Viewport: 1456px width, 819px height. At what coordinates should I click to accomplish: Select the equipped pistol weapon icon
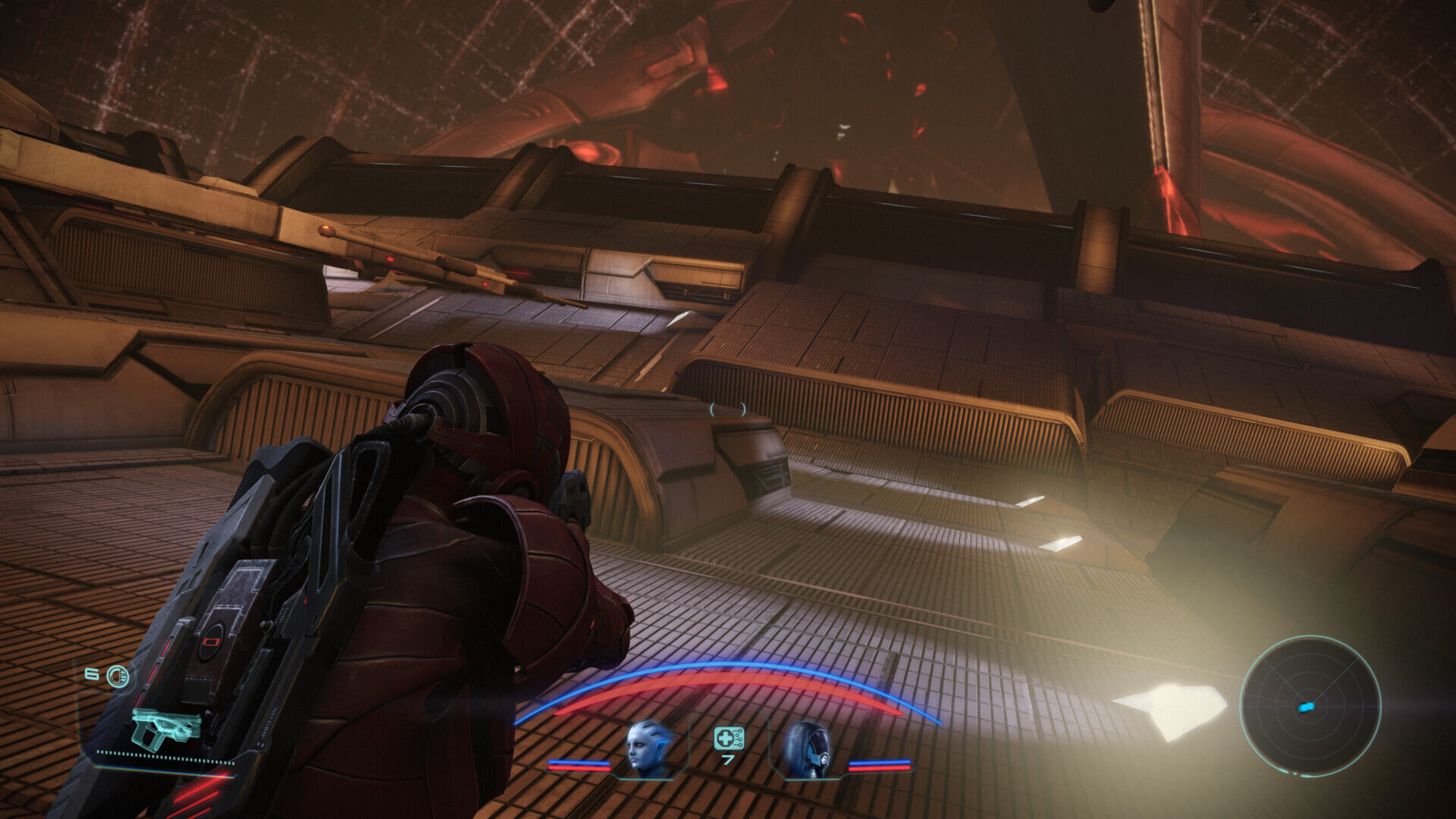click(x=165, y=727)
